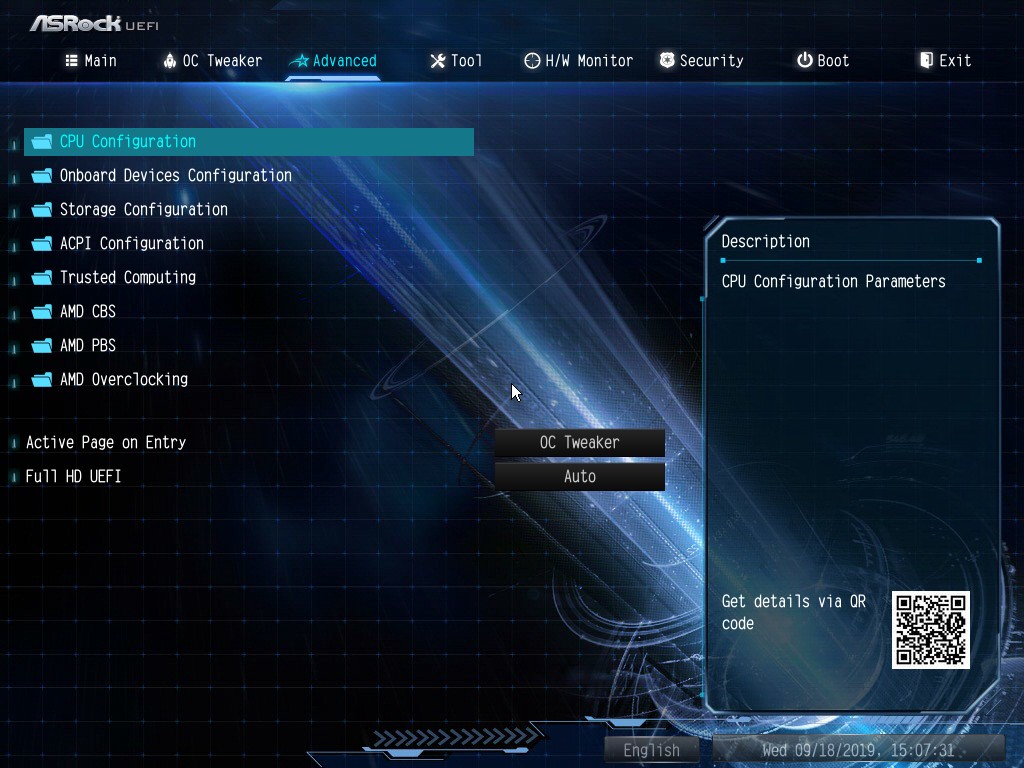Select AMD Overclocking entry
The image size is (1024, 768).
[x=123, y=380]
